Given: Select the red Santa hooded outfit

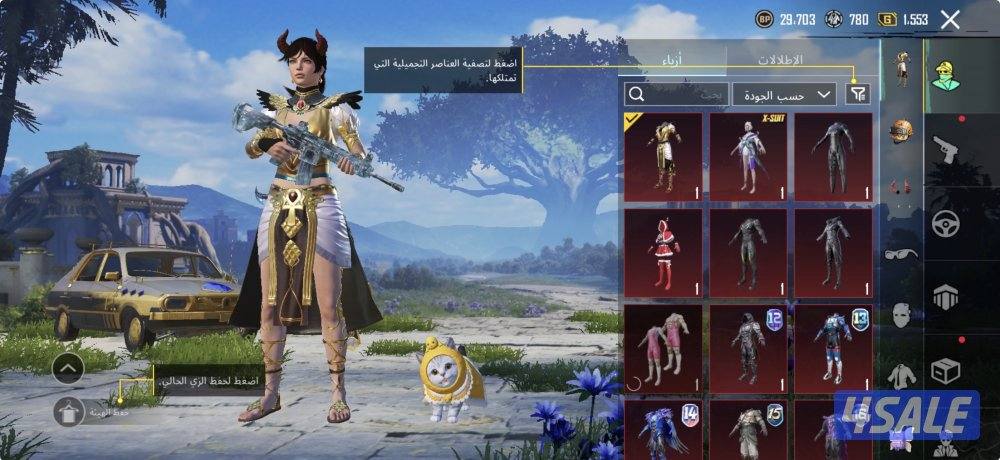Looking at the screenshot, I should click(x=664, y=252).
